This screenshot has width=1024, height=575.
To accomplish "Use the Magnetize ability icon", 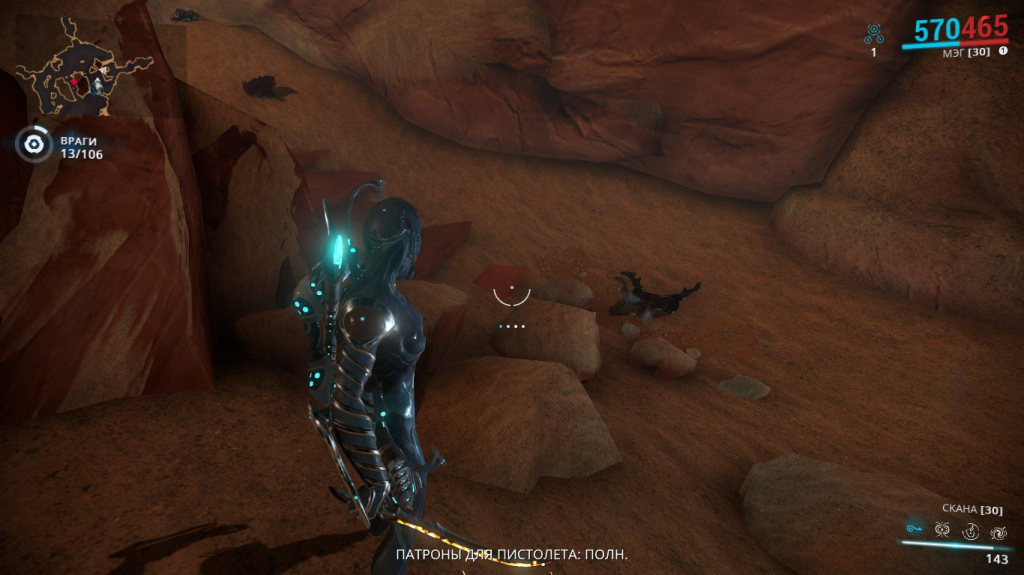I will [942, 530].
